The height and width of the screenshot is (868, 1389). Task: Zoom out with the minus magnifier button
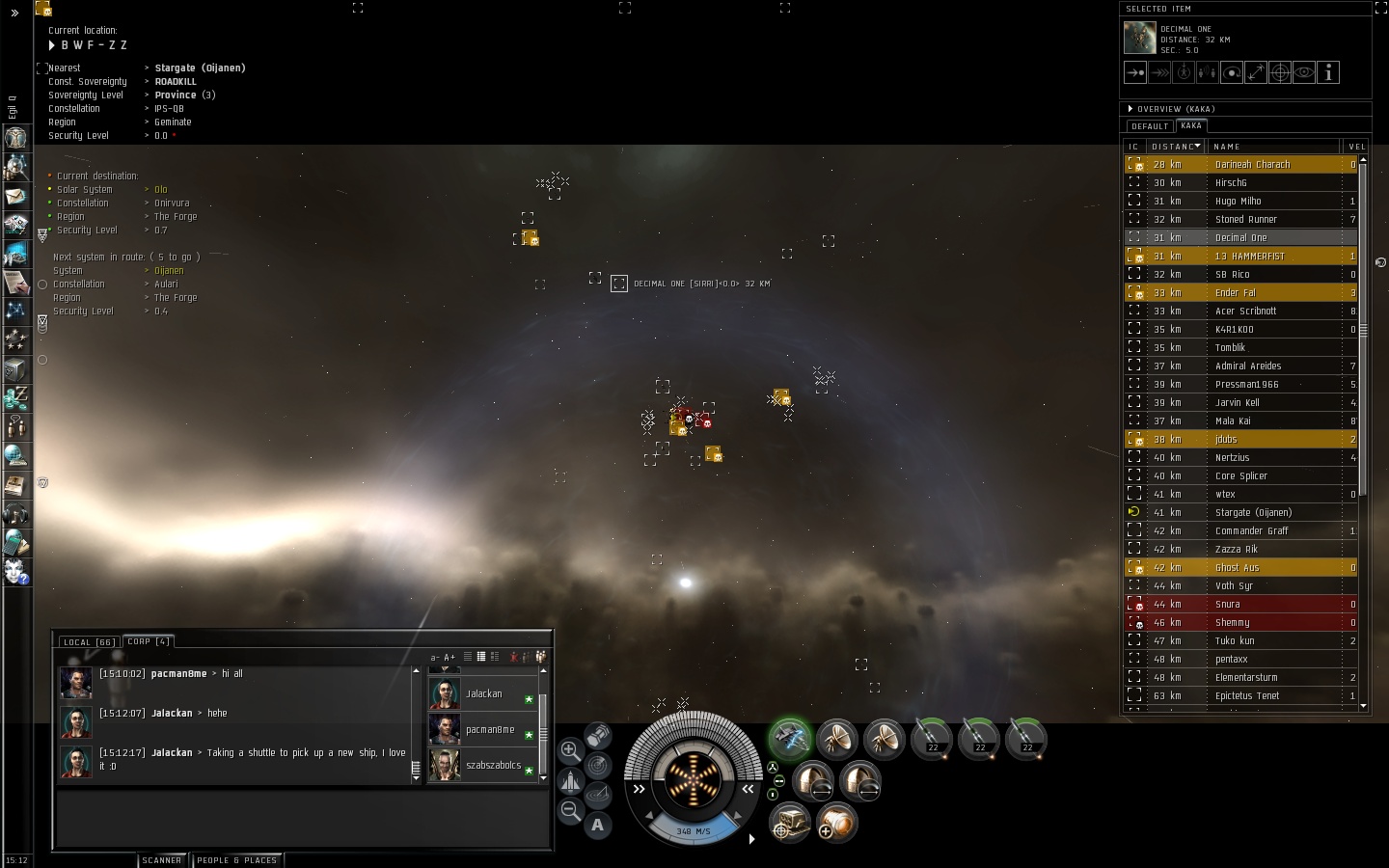tap(570, 811)
